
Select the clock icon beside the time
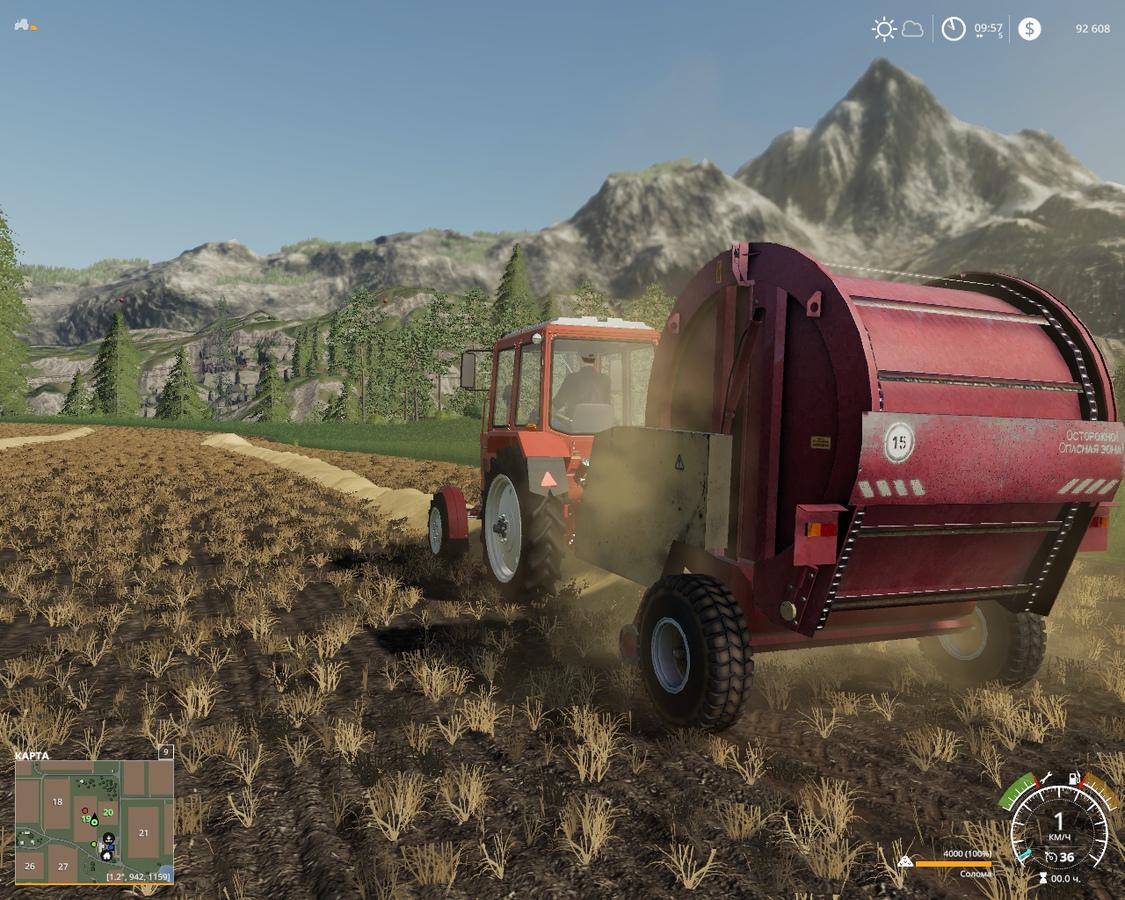pyautogui.click(x=953, y=29)
